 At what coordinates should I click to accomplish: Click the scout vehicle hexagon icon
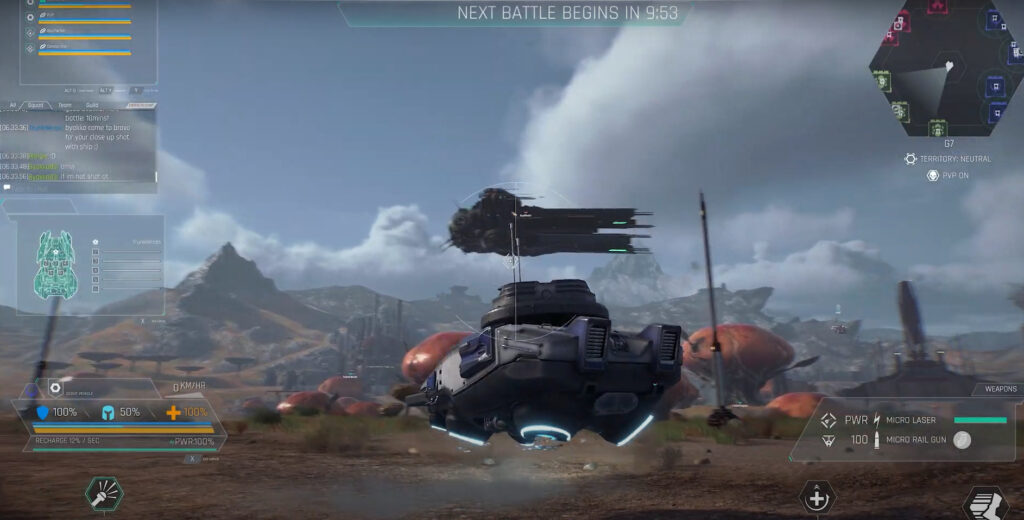pyautogui.click(x=56, y=388)
